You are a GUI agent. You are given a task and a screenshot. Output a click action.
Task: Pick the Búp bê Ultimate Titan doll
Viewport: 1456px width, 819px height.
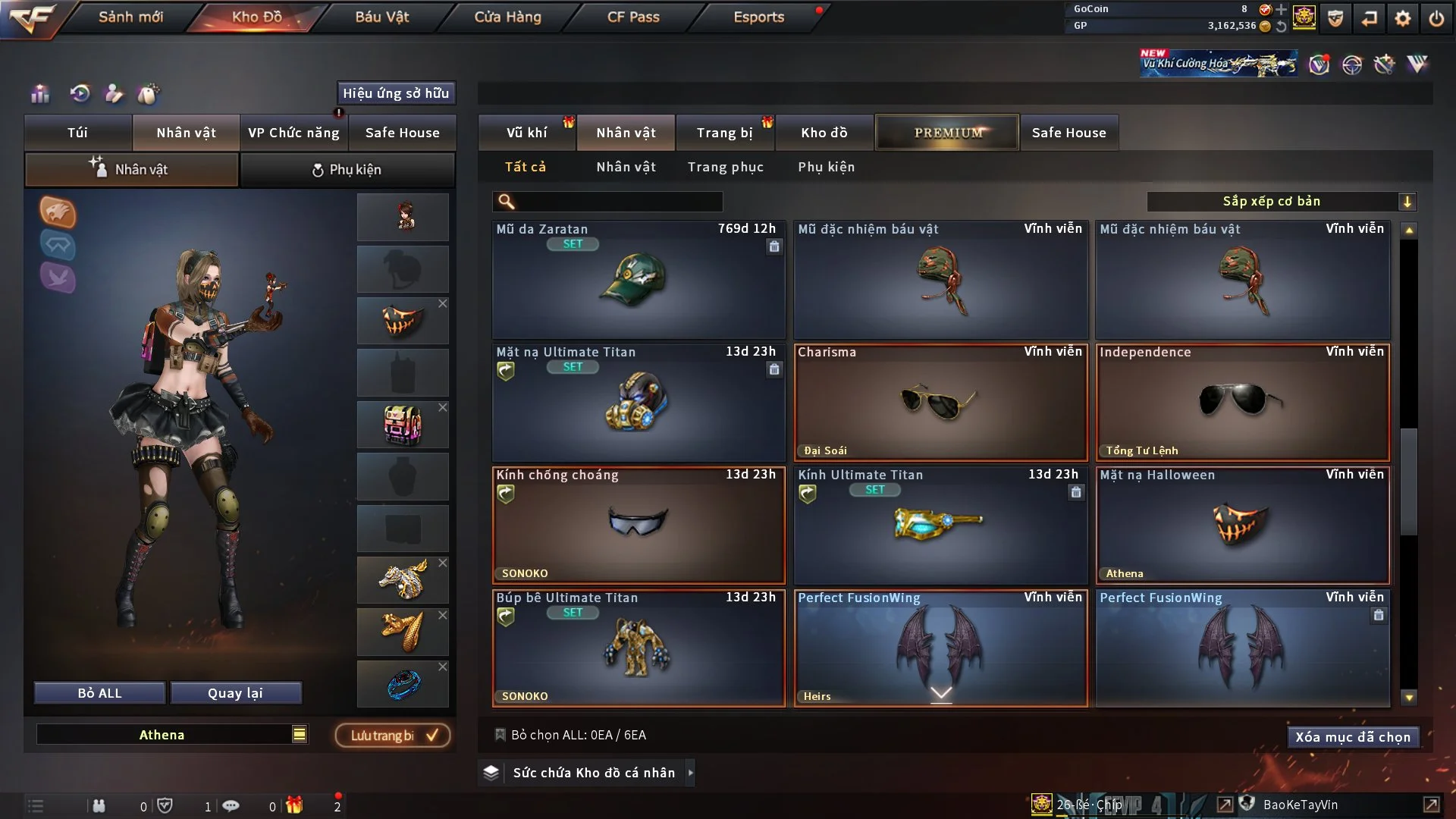pyautogui.click(x=638, y=648)
